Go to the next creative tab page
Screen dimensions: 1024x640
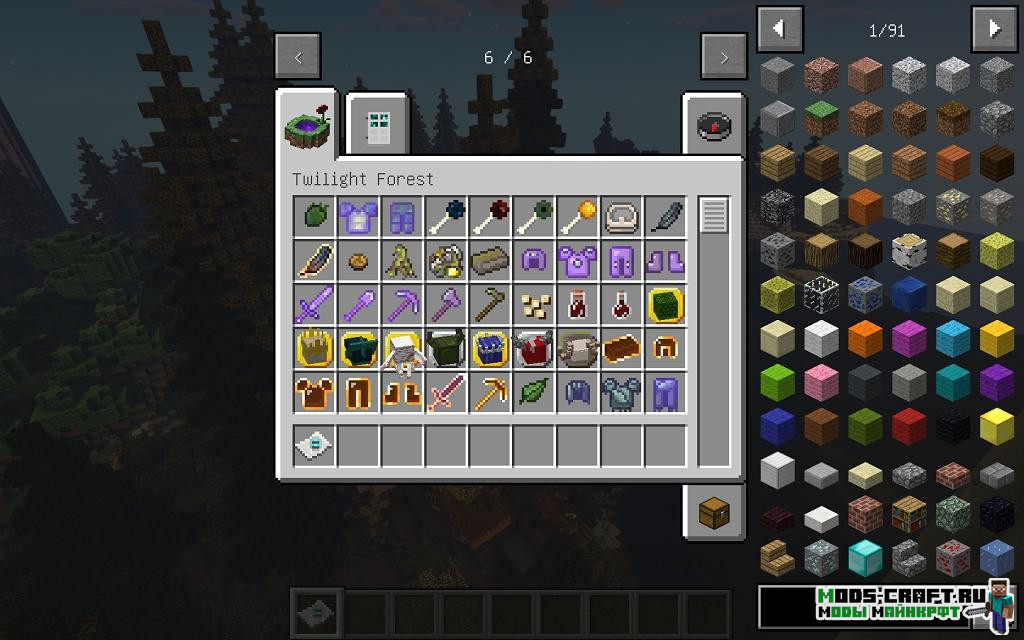pos(724,57)
